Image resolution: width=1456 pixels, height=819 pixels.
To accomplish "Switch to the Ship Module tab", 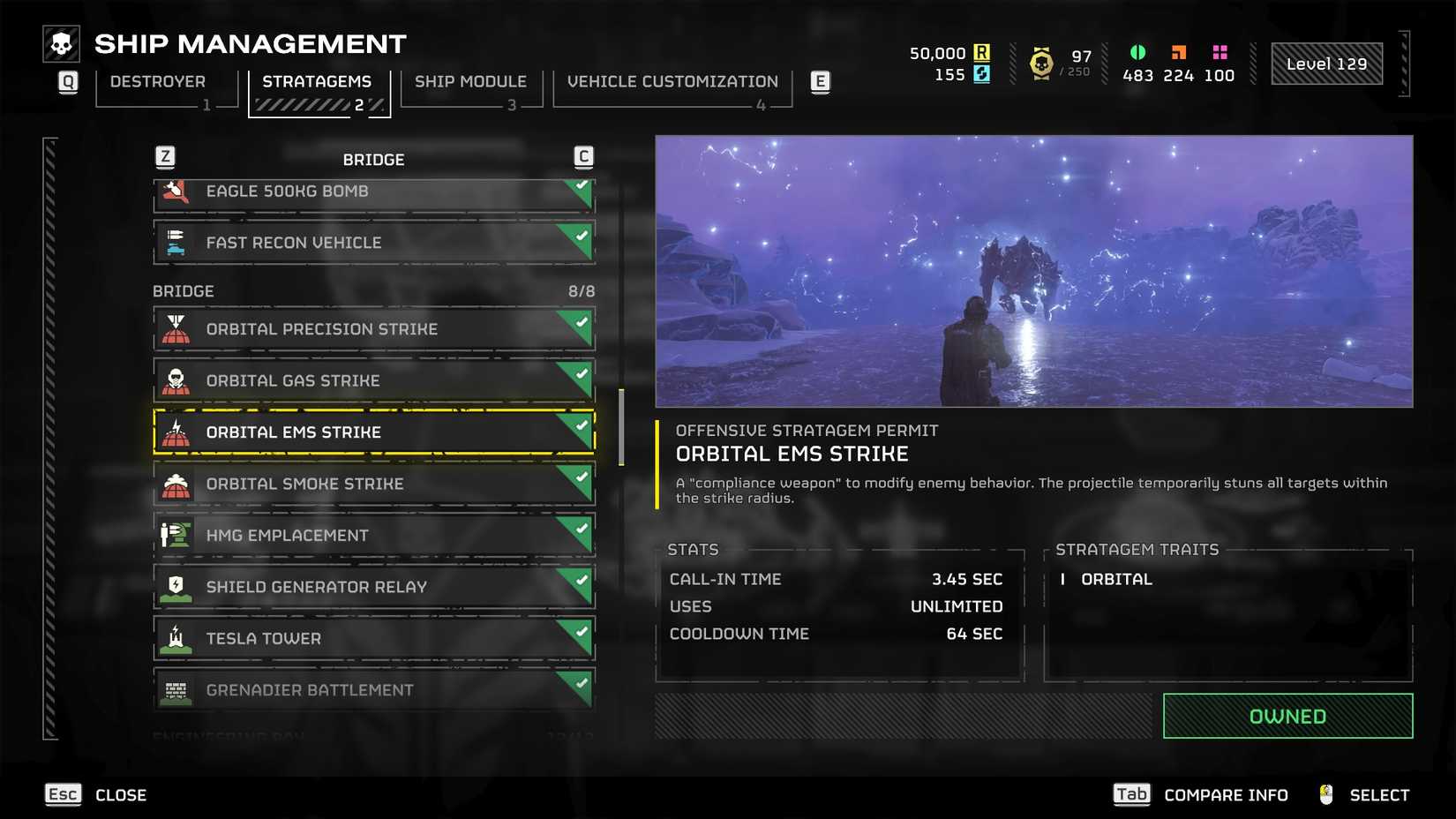I will [470, 81].
